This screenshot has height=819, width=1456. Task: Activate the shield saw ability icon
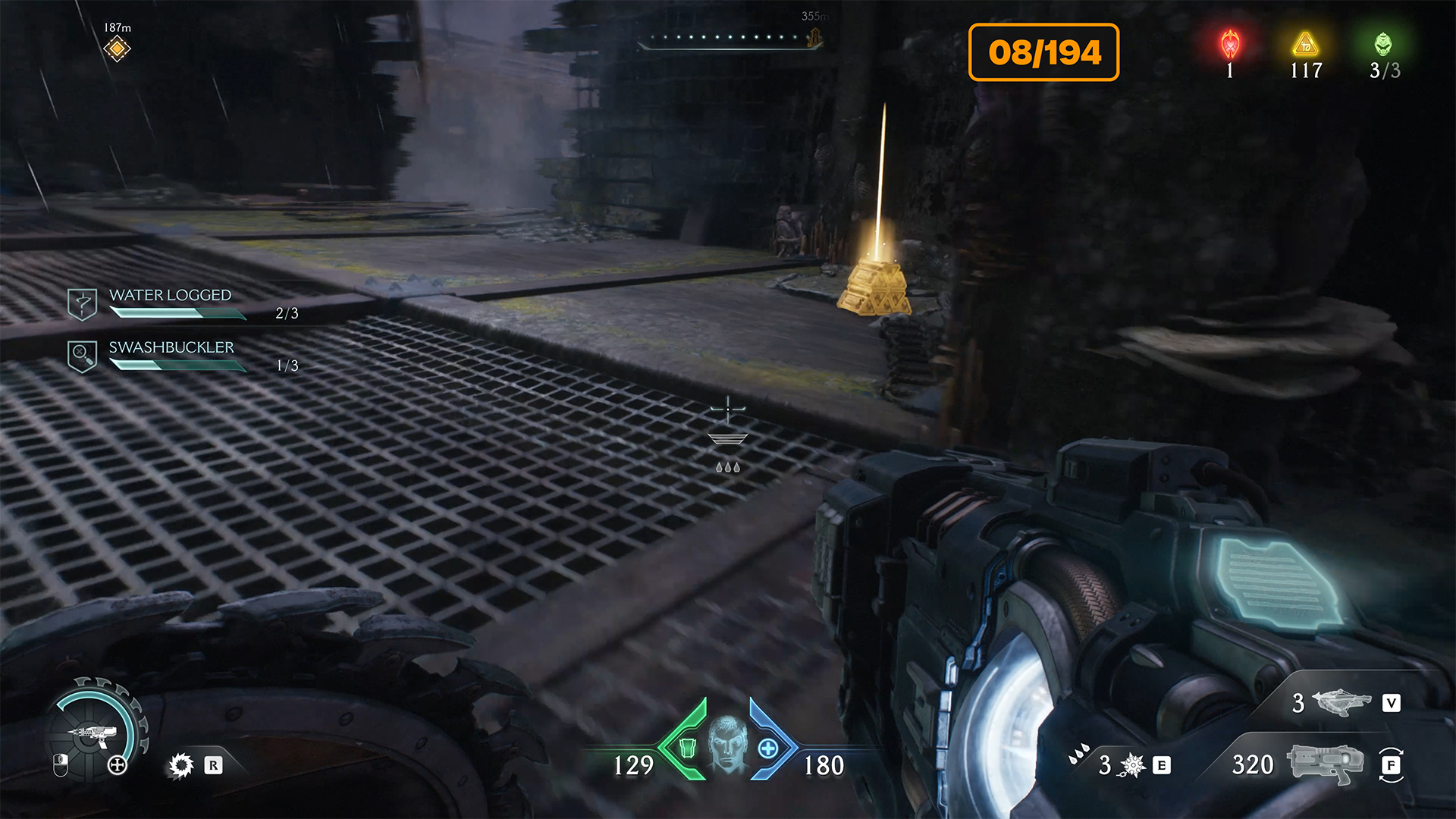coord(181,765)
